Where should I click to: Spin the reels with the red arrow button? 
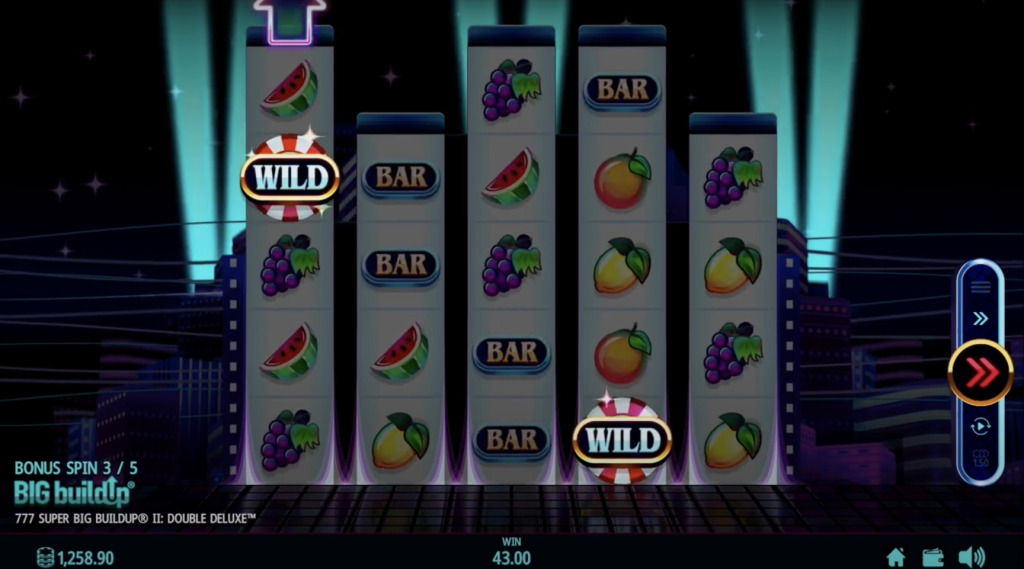point(980,372)
